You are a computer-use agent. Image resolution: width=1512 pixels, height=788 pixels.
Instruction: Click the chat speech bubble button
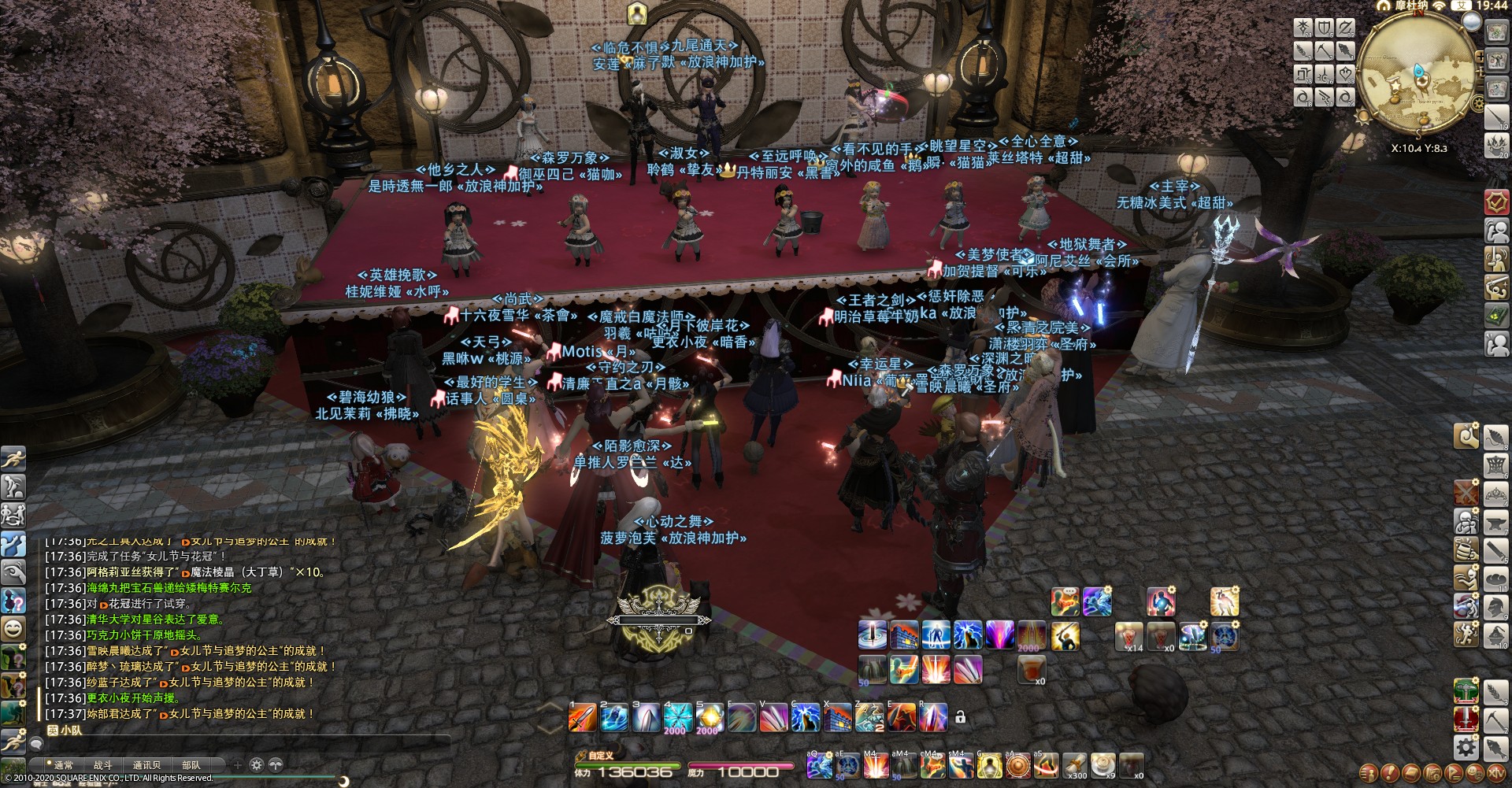36,743
